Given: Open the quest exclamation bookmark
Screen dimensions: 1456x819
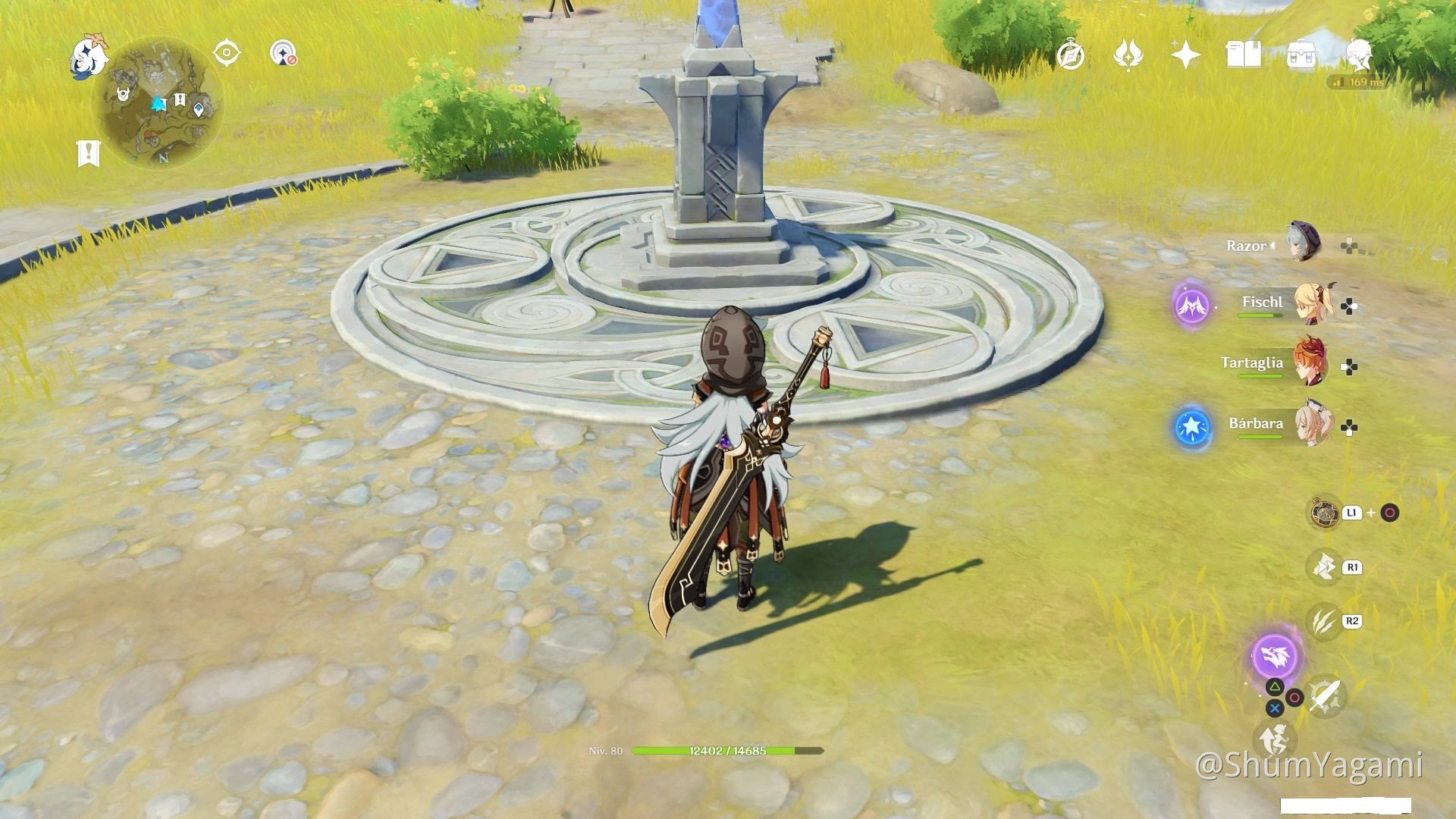Looking at the screenshot, I should [89, 153].
